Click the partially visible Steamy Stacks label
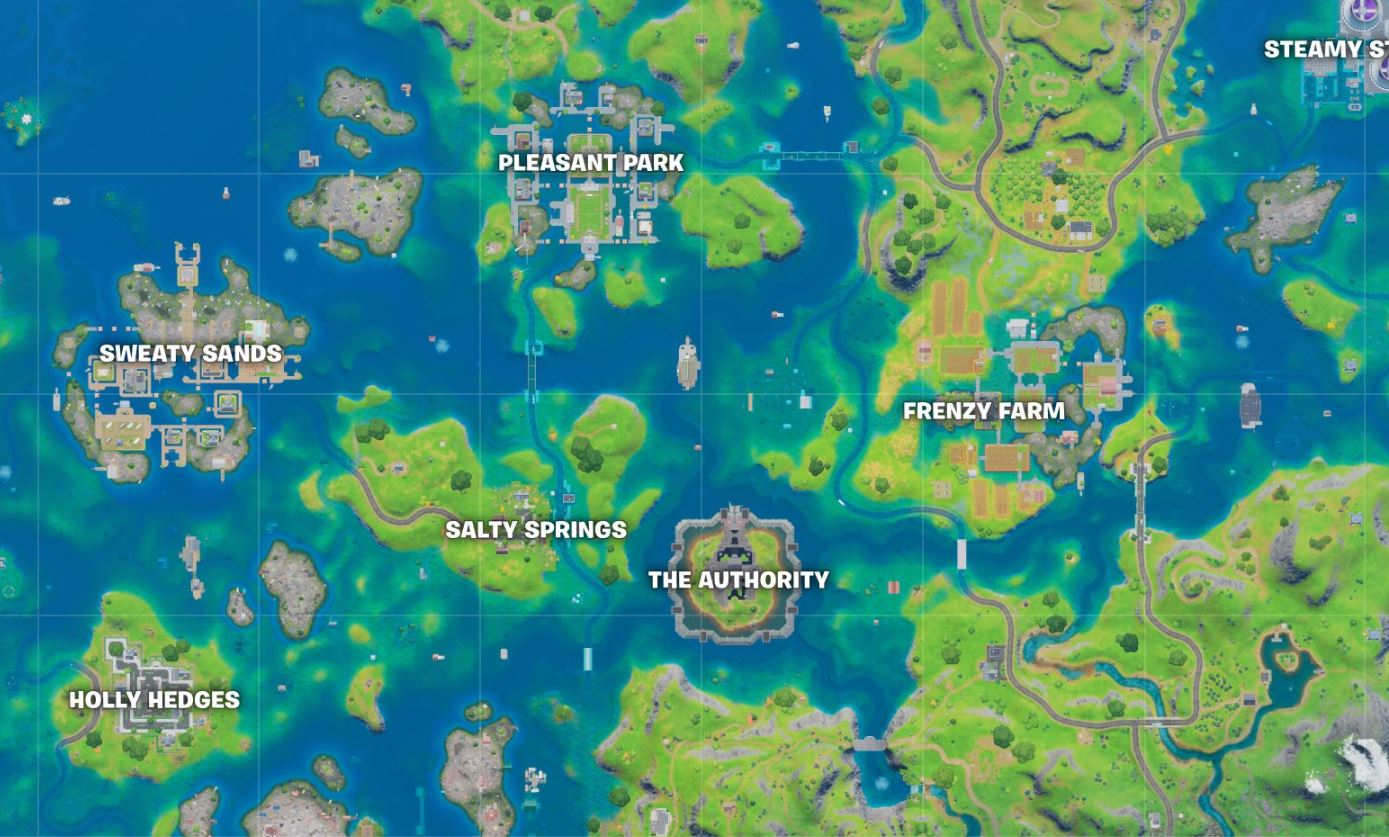Image resolution: width=1389 pixels, height=837 pixels. [x=1323, y=49]
